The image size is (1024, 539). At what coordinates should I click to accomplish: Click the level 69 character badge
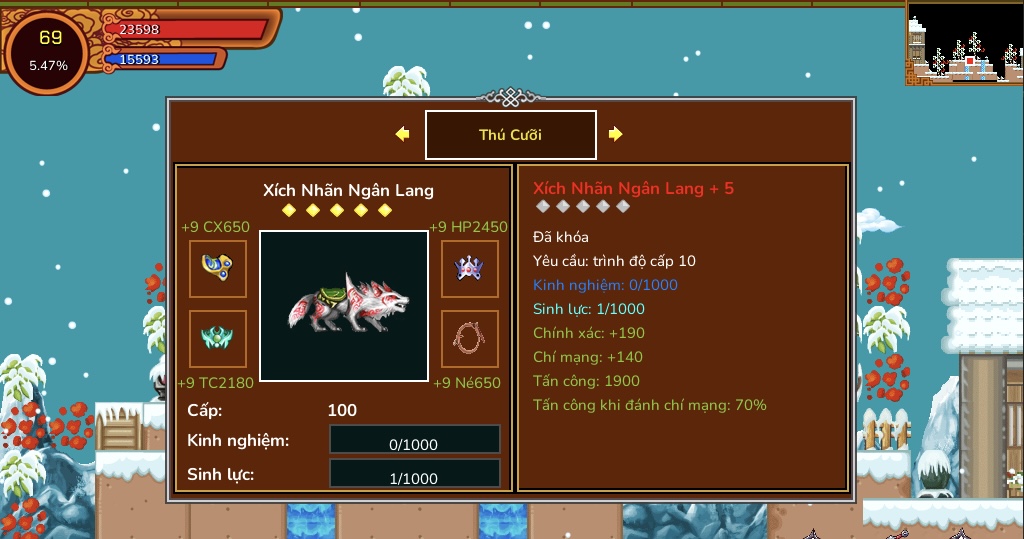click(49, 51)
